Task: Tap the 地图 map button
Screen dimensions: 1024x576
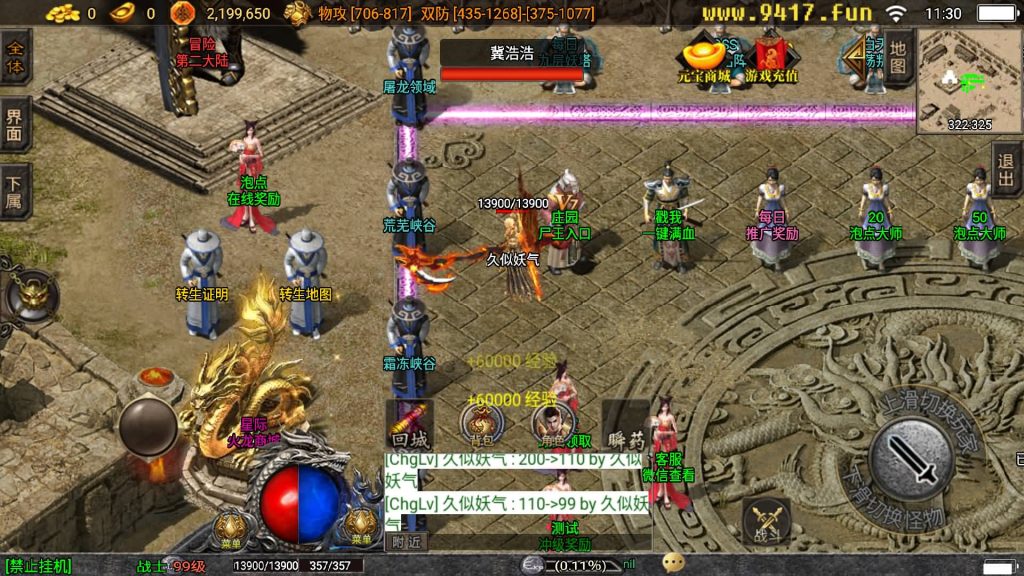Action: (898, 57)
